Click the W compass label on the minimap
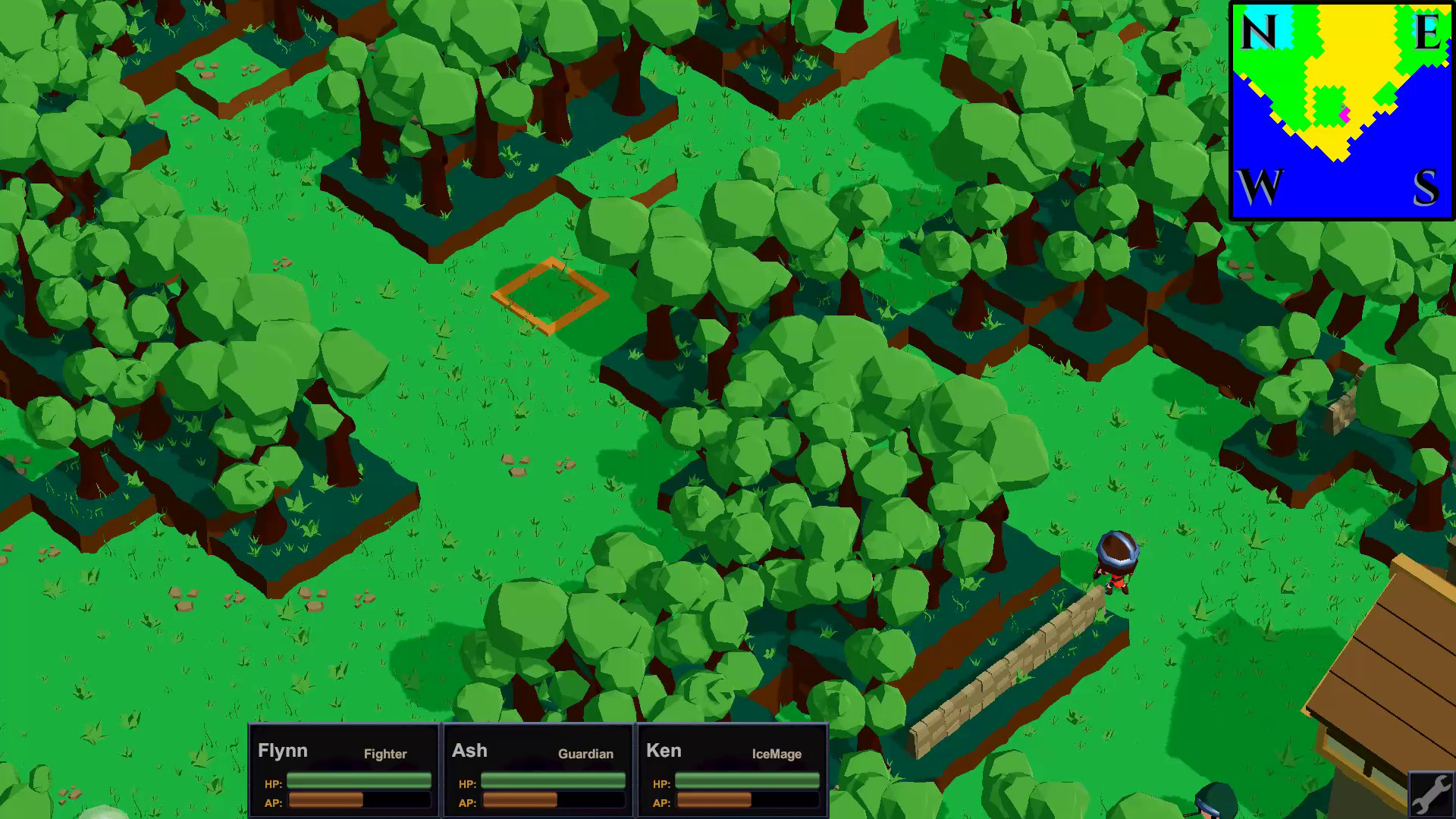Screen dimensions: 1456x819 tap(1259, 184)
